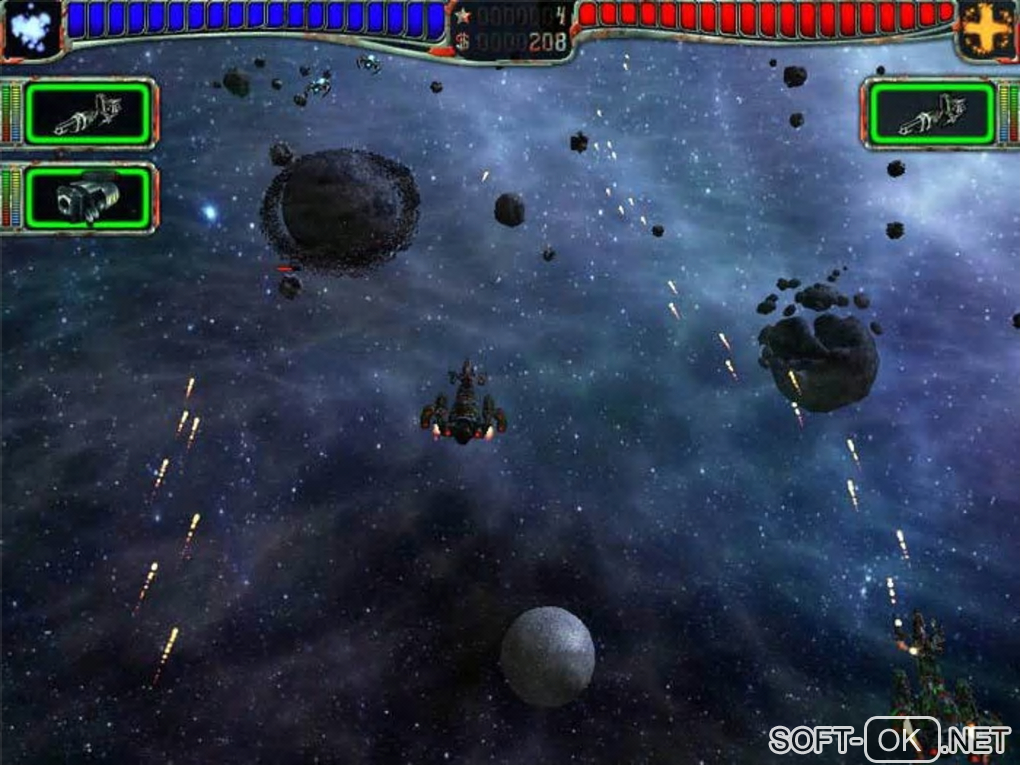Activate the yellow cross repair icon

pos(987,29)
